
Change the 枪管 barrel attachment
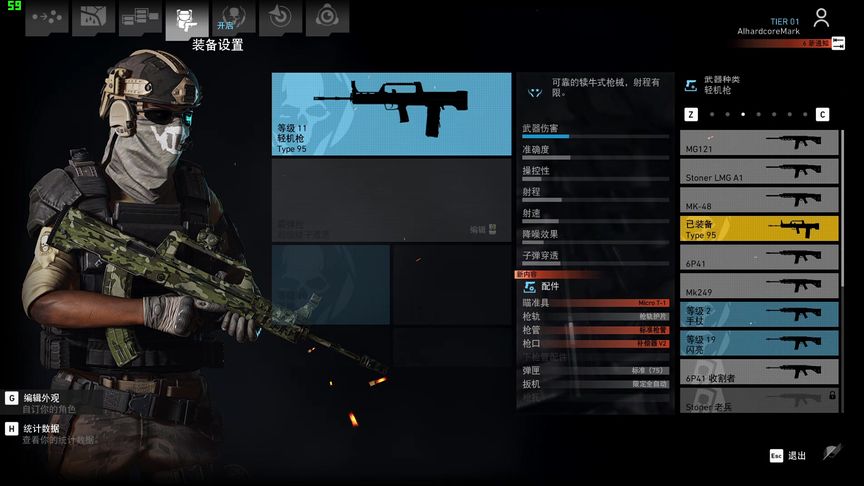pyautogui.click(x=595, y=330)
